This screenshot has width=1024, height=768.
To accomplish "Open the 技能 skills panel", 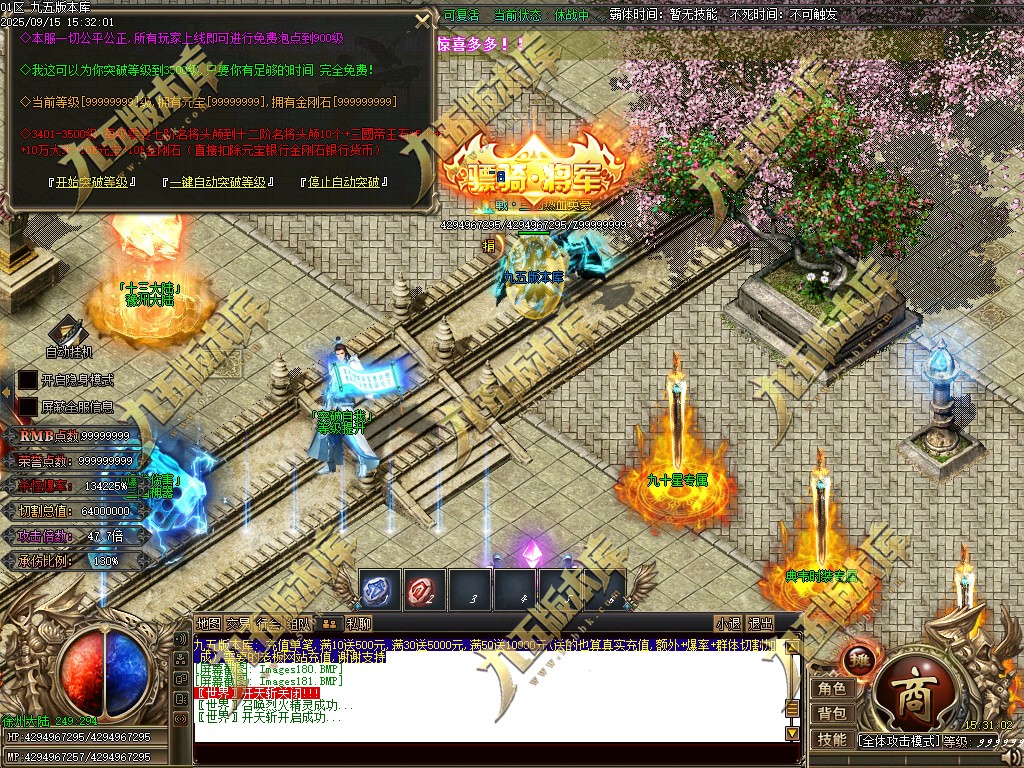I will (832, 739).
